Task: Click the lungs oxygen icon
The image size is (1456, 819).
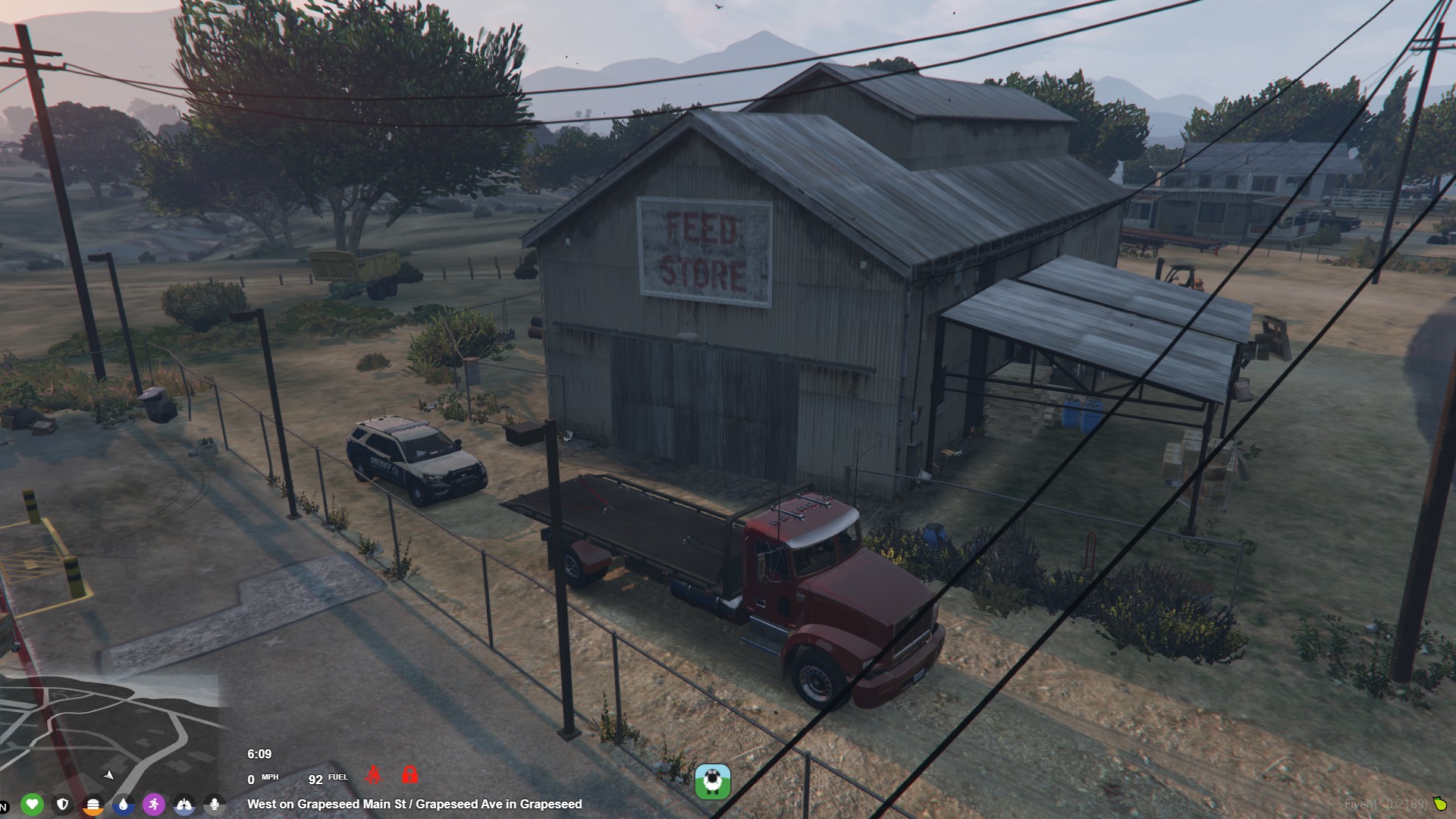Action: (184, 804)
